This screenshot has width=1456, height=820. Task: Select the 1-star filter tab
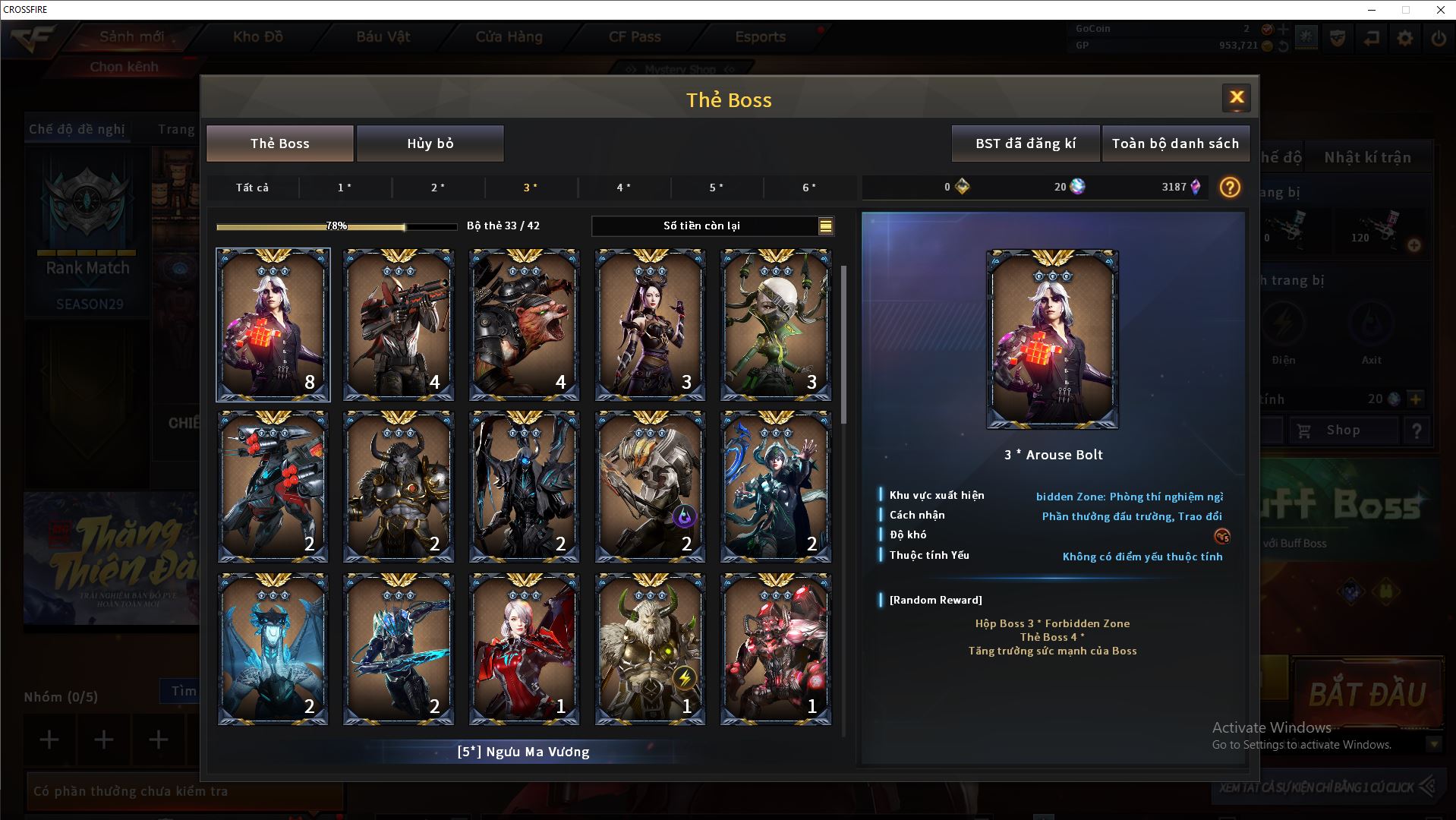345,188
